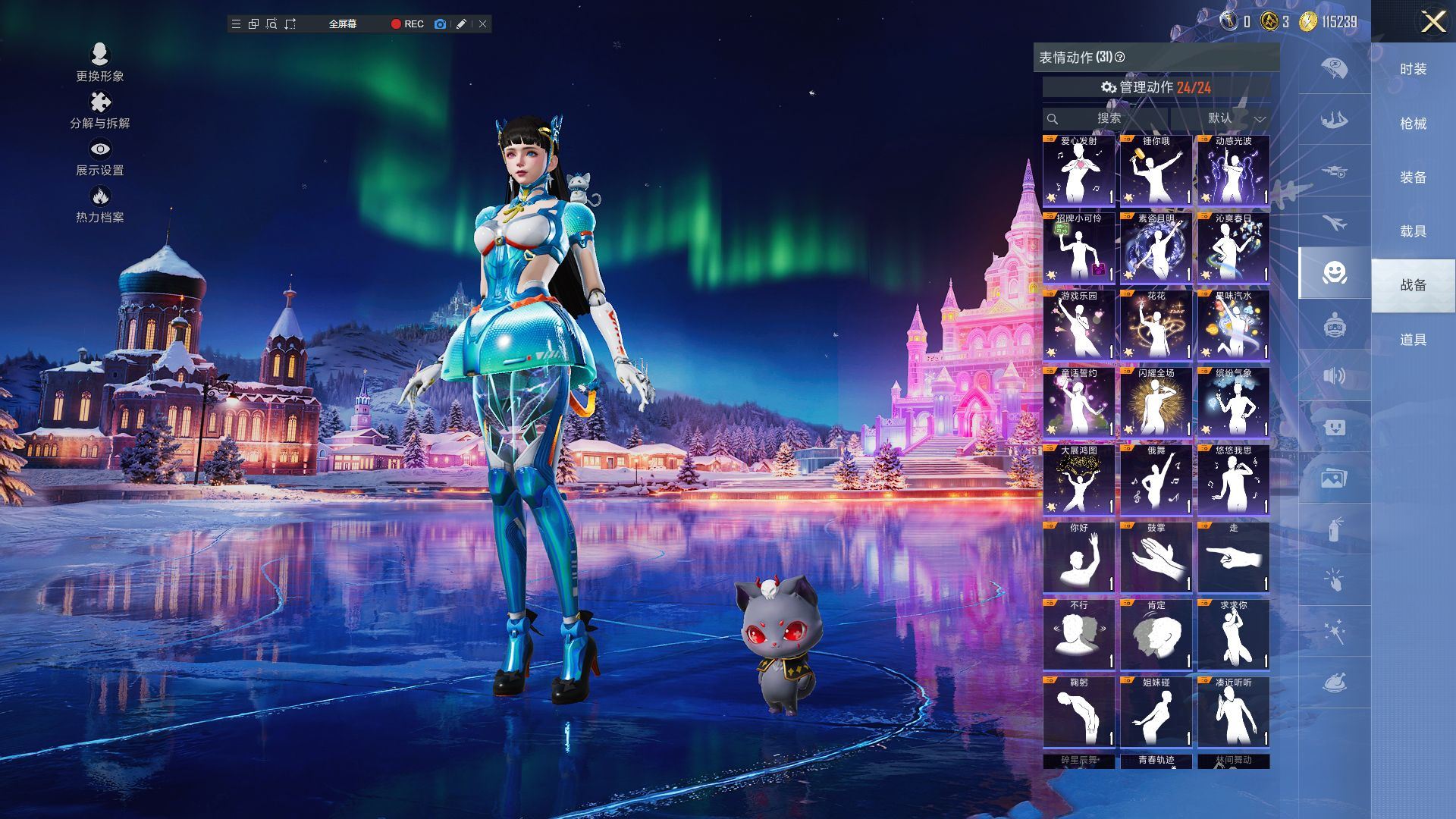Viewport: 1456px width, 819px height.
Task: Choose the 鼓掌 clapping emote
Action: click(1156, 558)
